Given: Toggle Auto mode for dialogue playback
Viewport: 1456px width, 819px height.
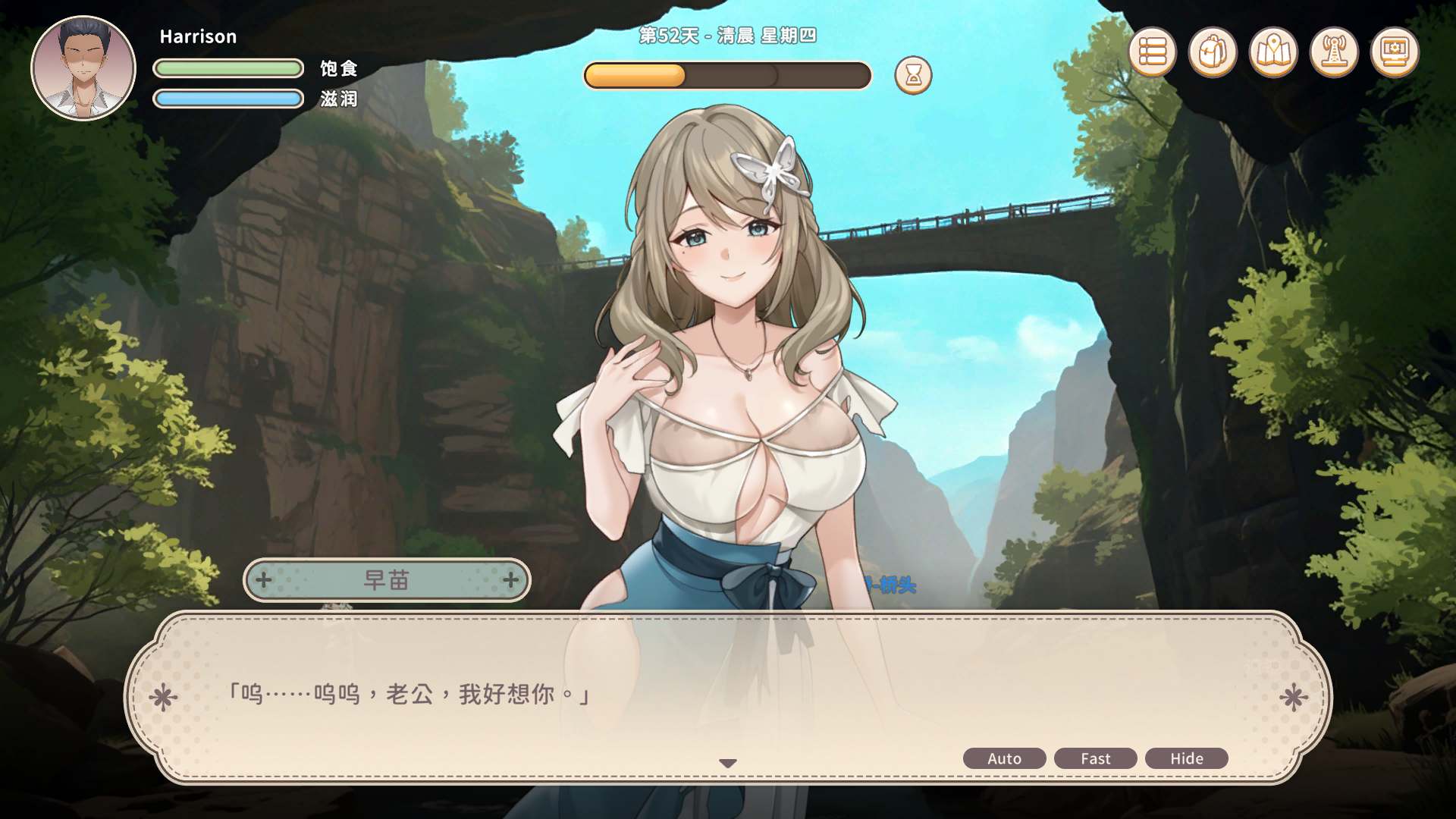Looking at the screenshot, I should (1004, 758).
